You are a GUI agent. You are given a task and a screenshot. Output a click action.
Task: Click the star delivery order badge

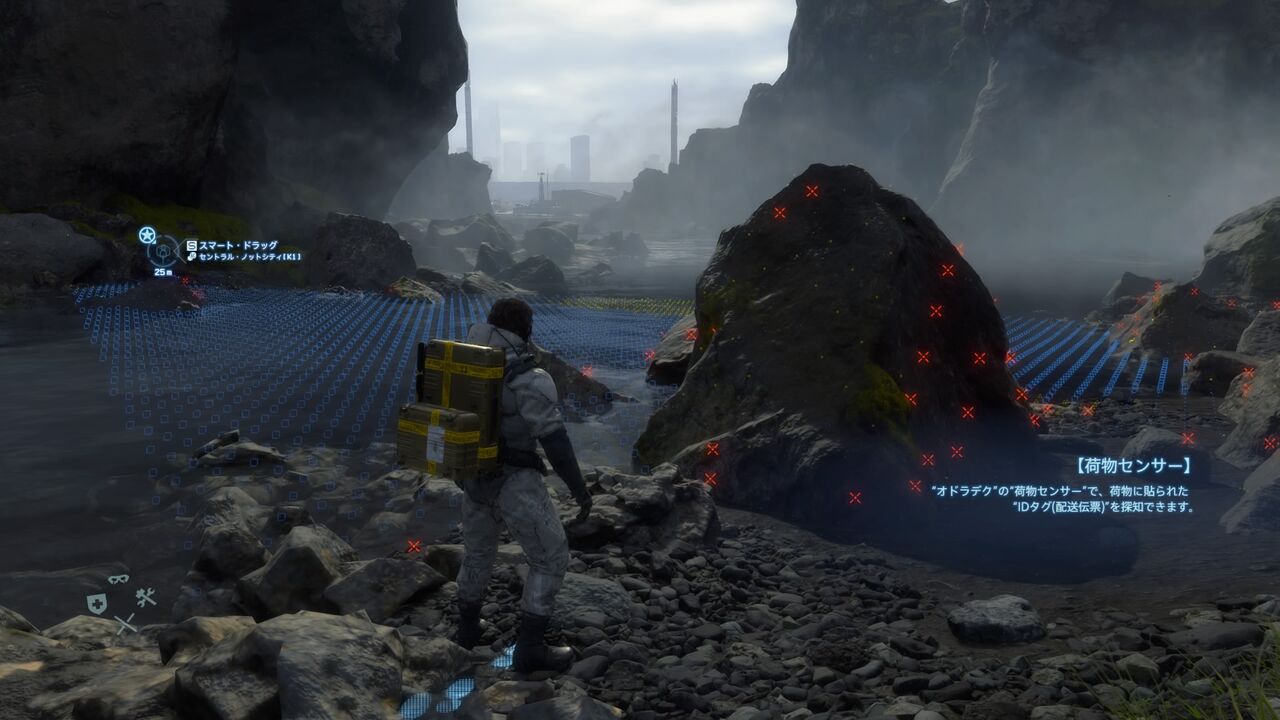tap(147, 235)
